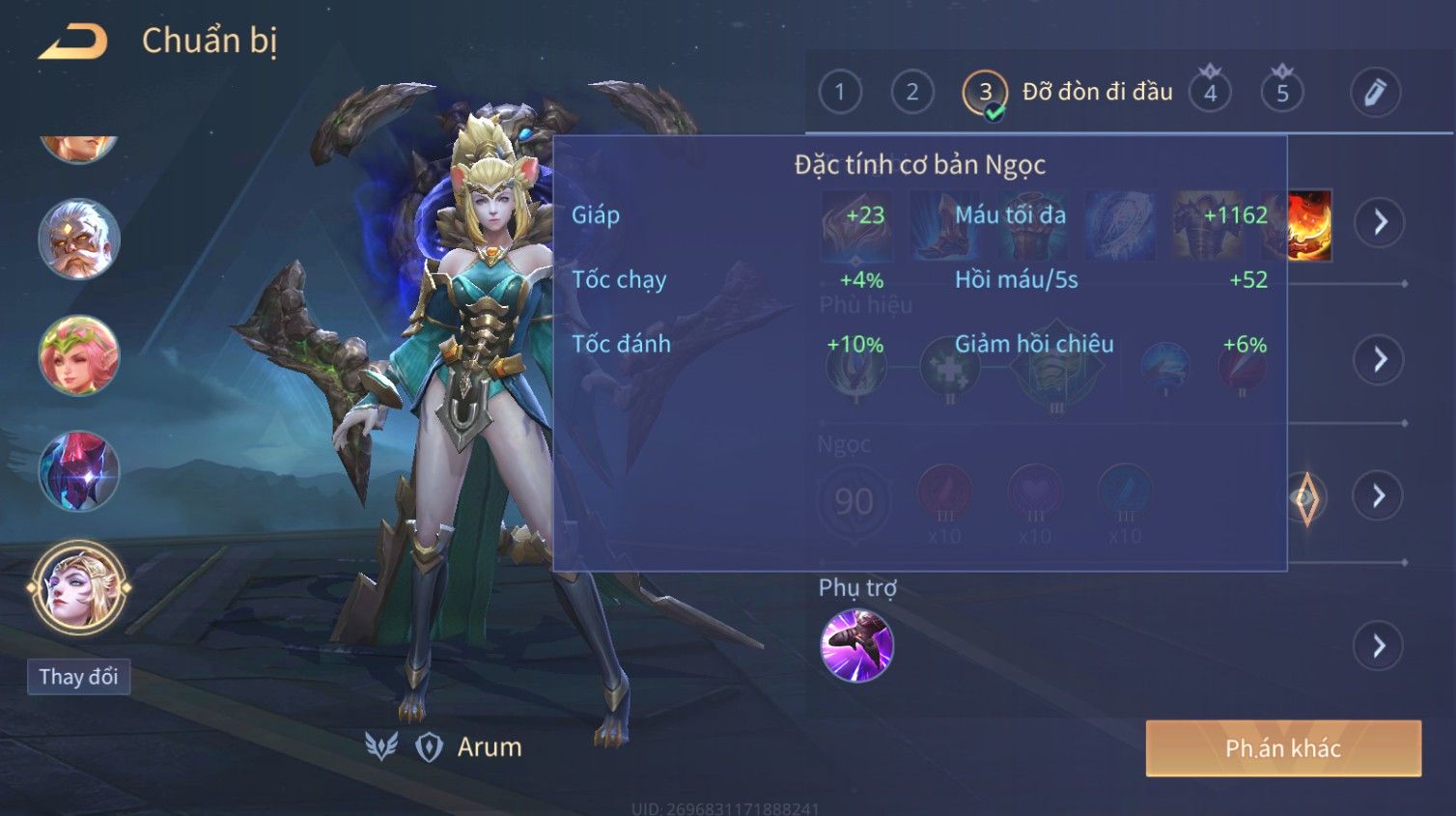
Task: Pick the dark crystal hero portrait
Action: coord(78,471)
